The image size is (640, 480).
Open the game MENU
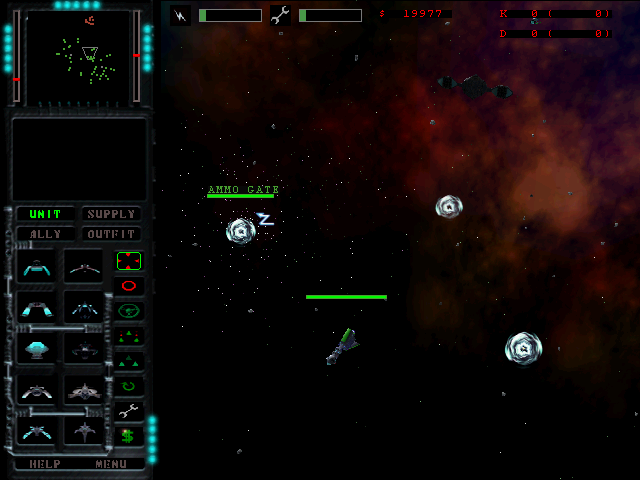[111, 464]
